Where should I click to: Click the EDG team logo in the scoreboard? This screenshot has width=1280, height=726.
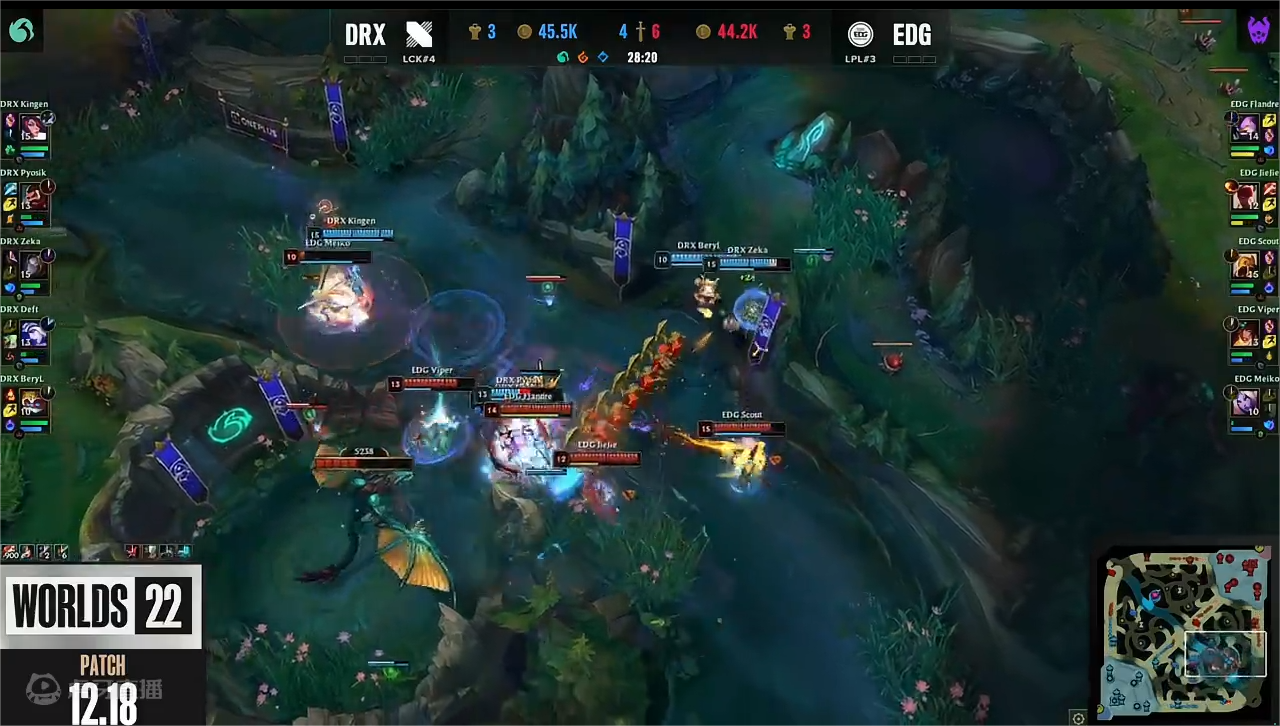(860, 35)
